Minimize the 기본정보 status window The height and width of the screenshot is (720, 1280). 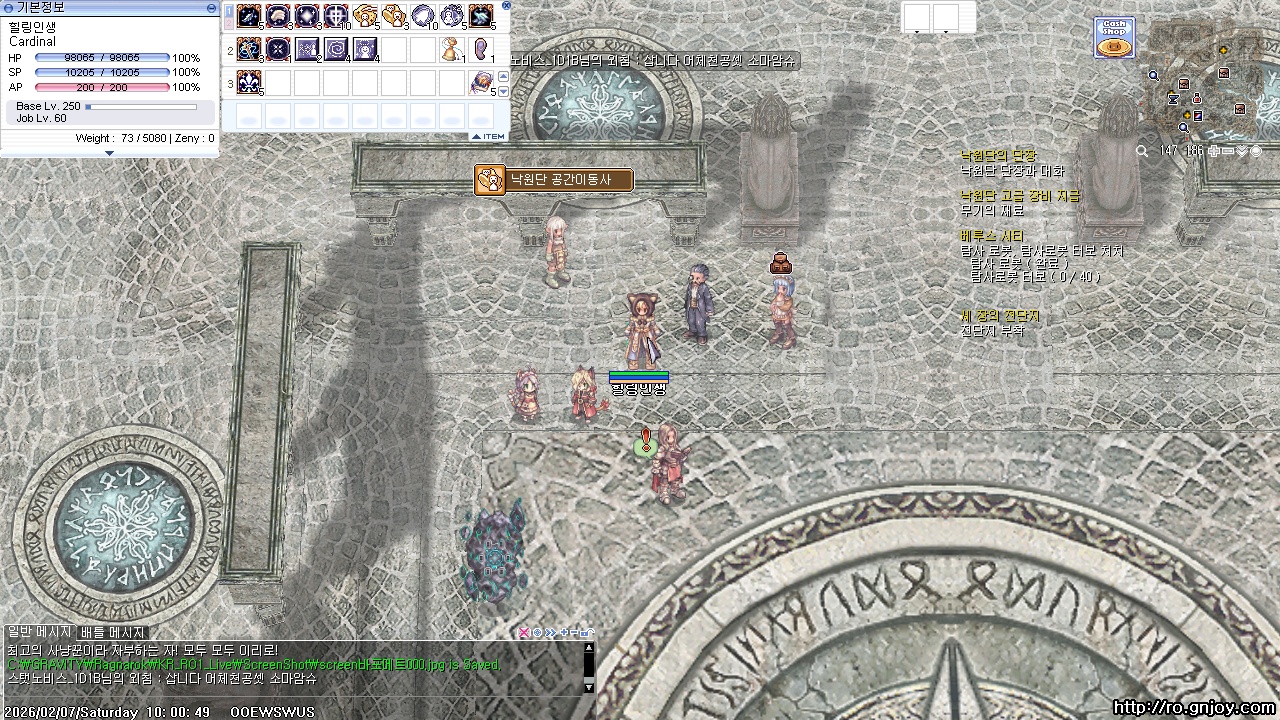point(211,8)
